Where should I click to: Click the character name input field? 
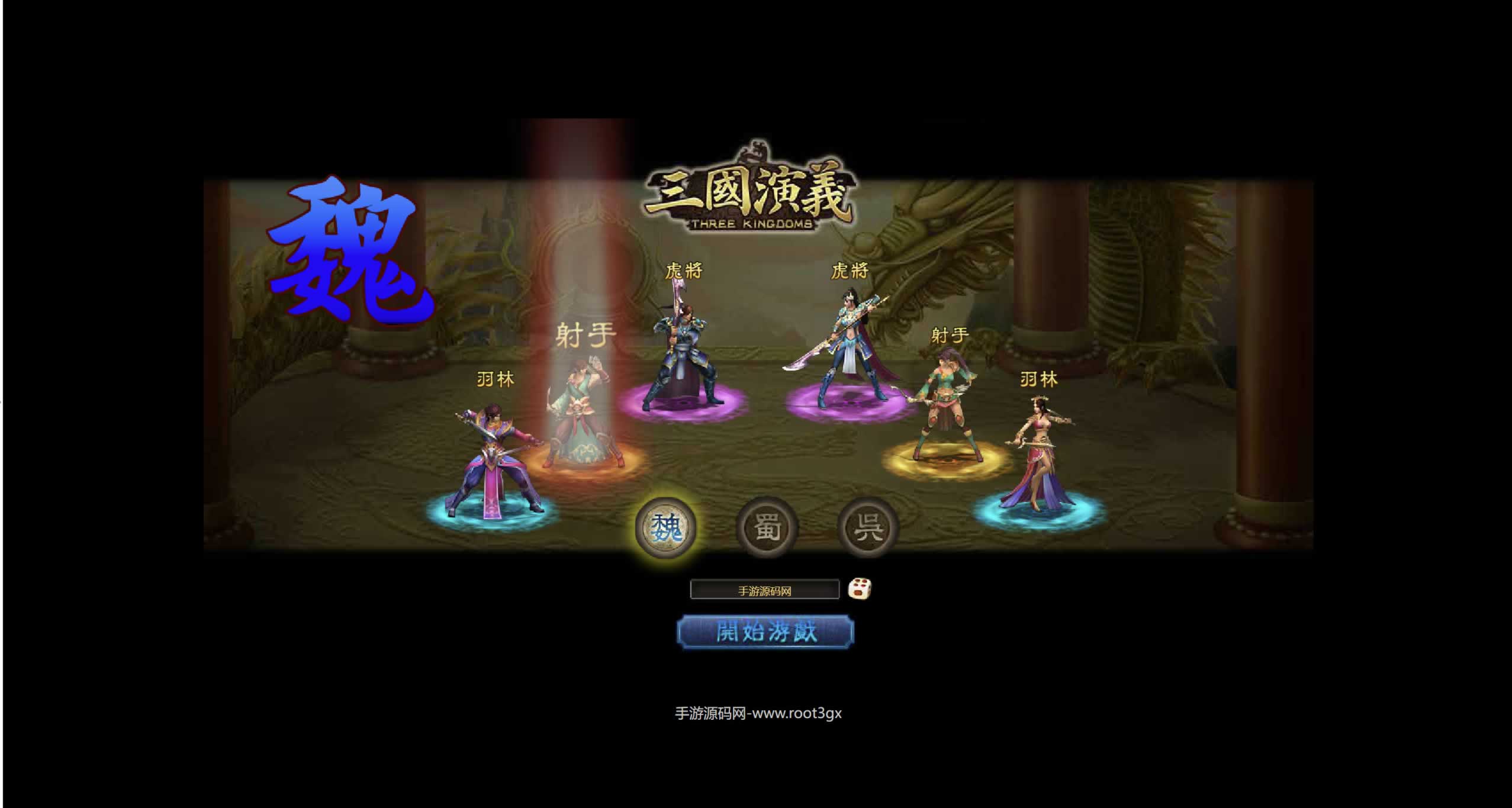click(764, 590)
